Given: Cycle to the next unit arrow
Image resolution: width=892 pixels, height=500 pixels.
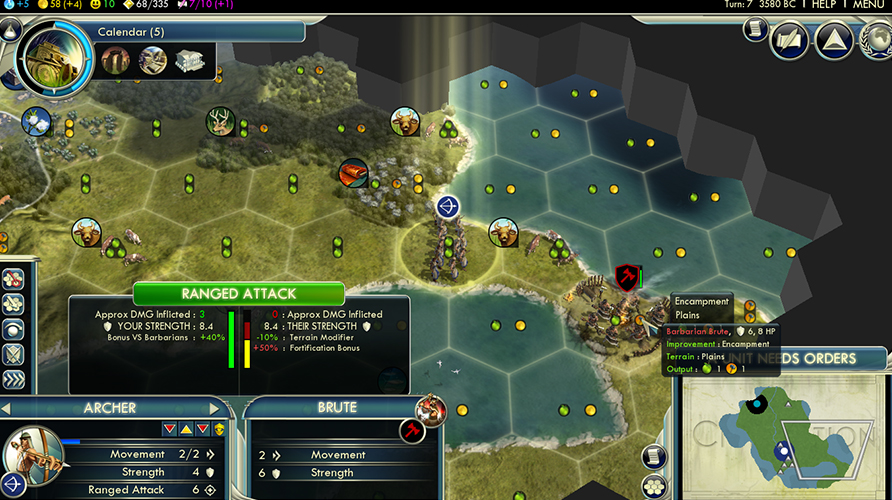Looking at the screenshot, I should [214, 409].
